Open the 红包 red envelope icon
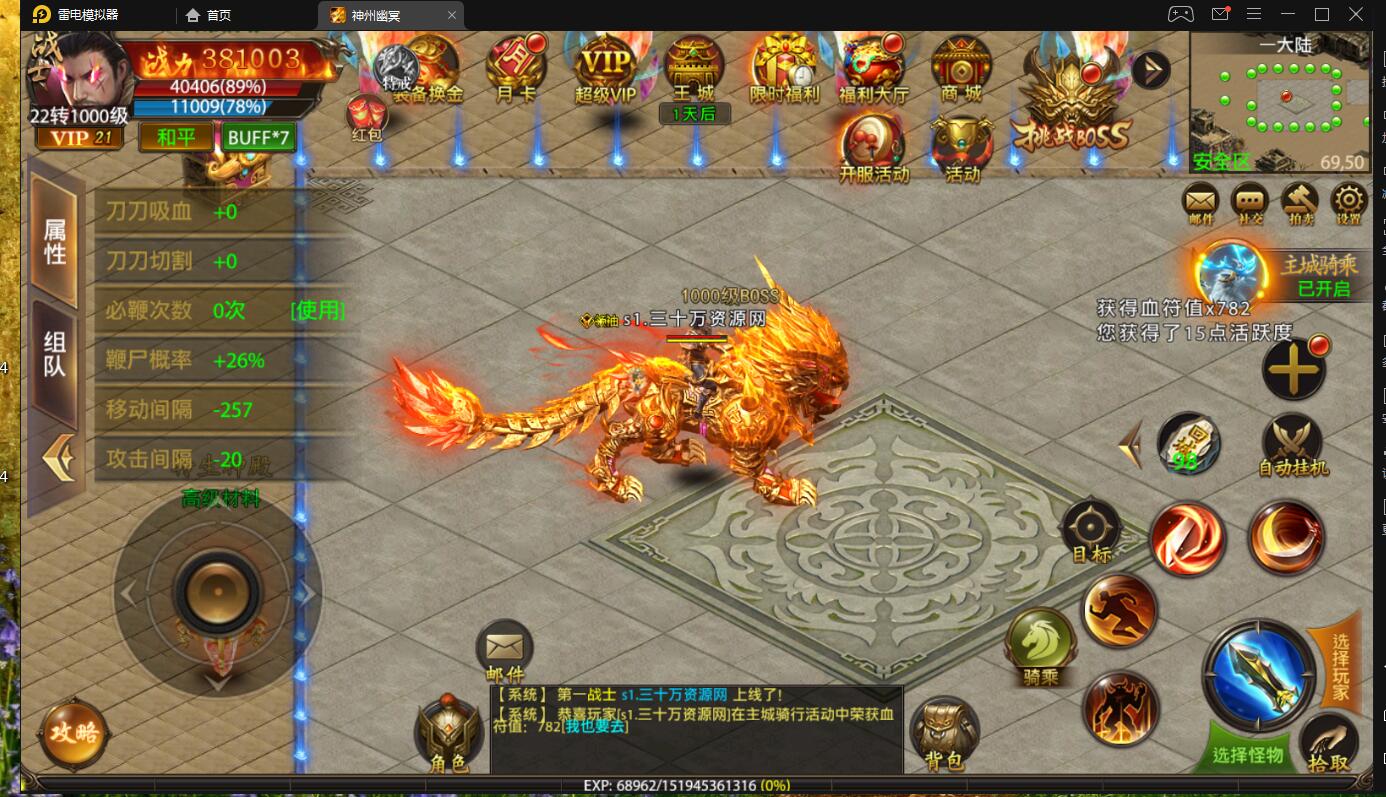Image resolution: width=1386 pixels, height=797 pixels. [367, 117]
